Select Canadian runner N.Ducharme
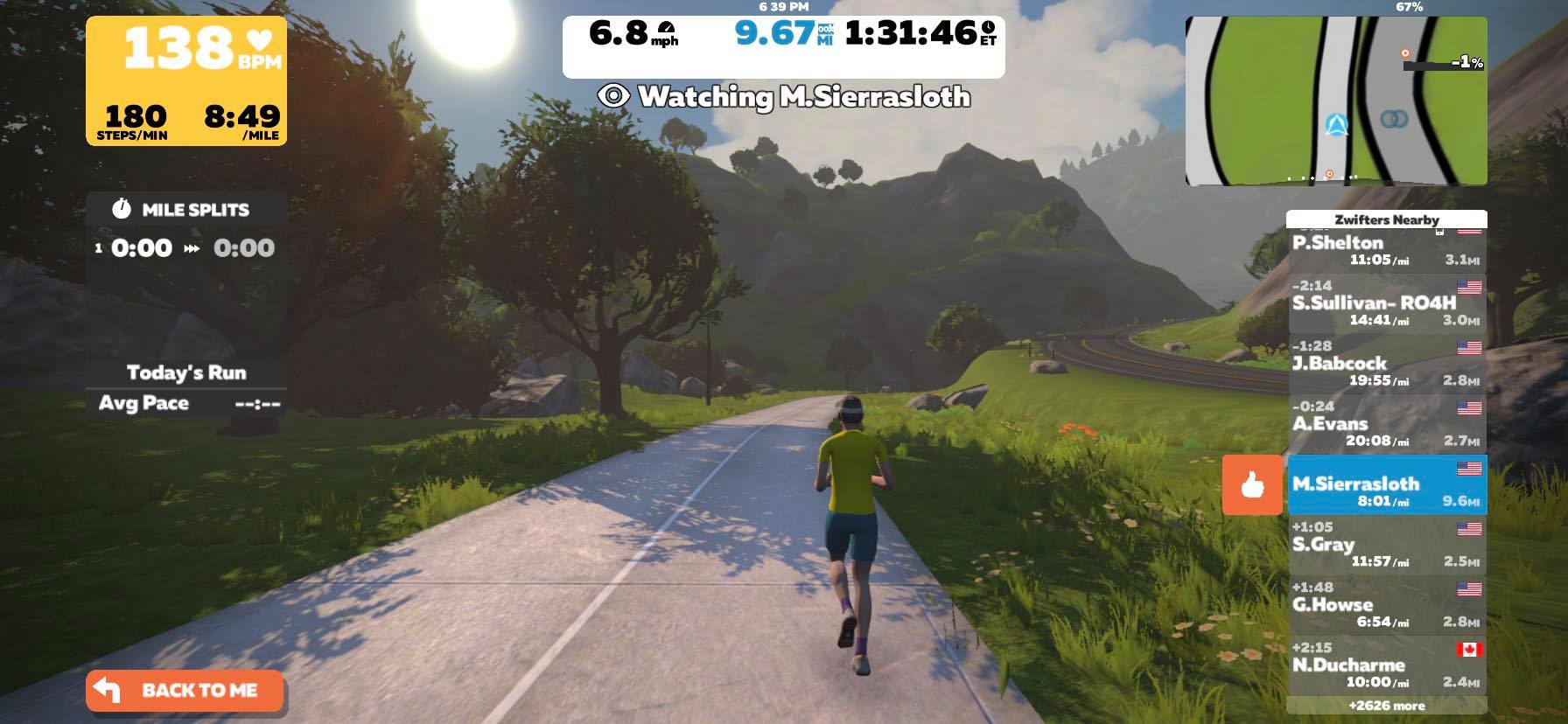Viewport: 1568px width, 724px height. 1386,665
